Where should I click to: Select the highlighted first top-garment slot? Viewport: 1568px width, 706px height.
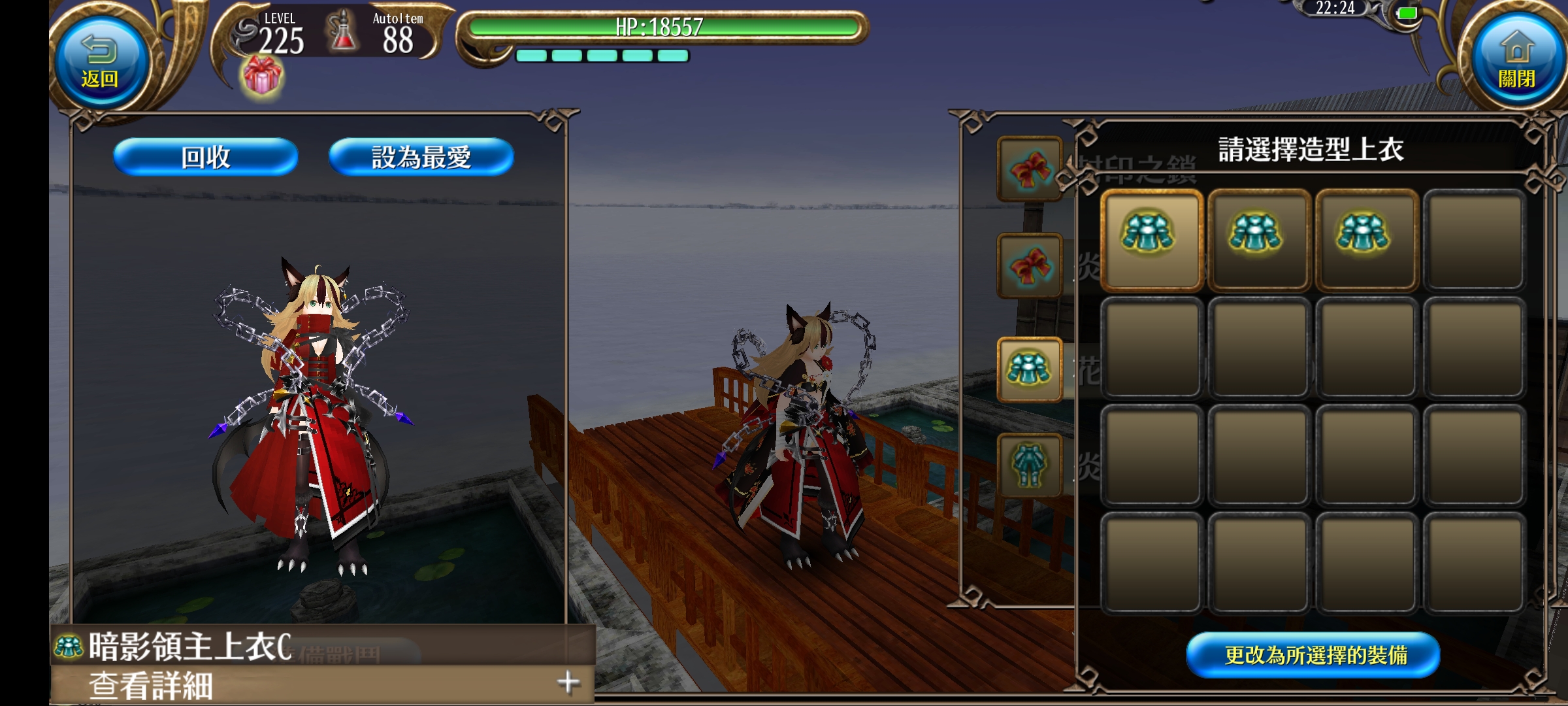tap(1151, 239)
